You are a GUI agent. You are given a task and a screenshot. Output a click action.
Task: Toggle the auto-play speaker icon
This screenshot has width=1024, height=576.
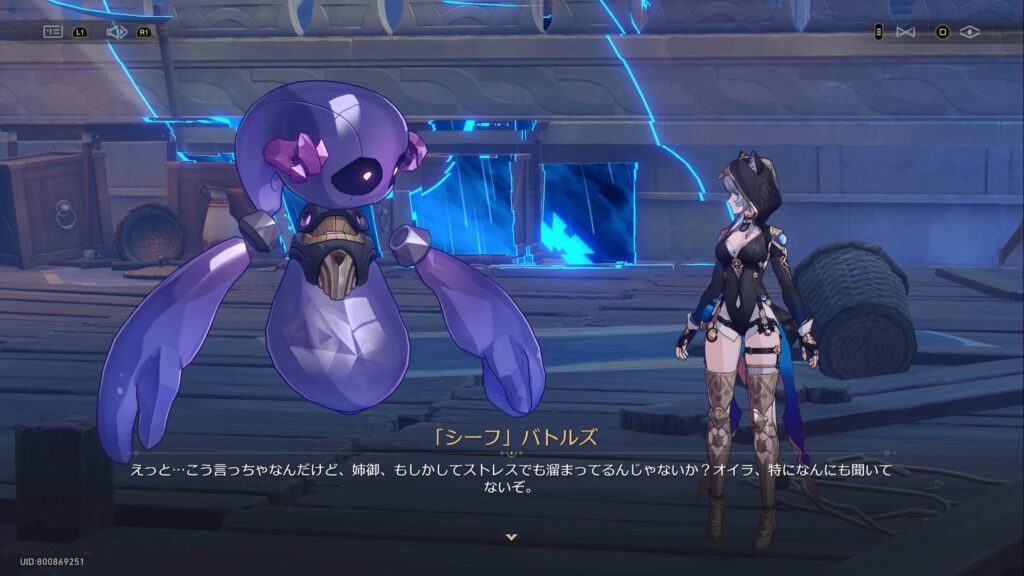pyautogui.click(x=116, y=32)
